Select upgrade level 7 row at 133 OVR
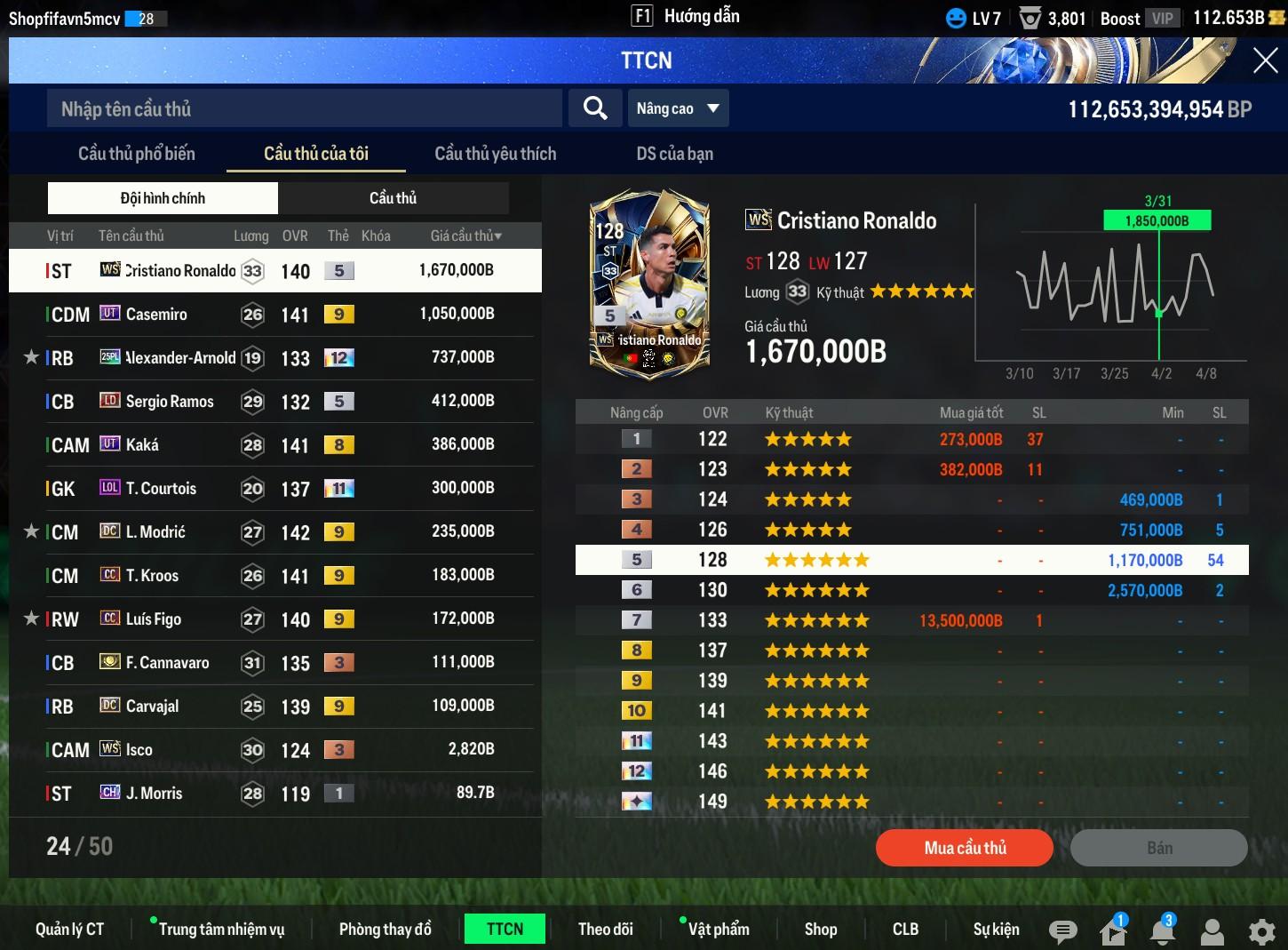Viewport: 1288px width, 950px height. coord(911,620)
